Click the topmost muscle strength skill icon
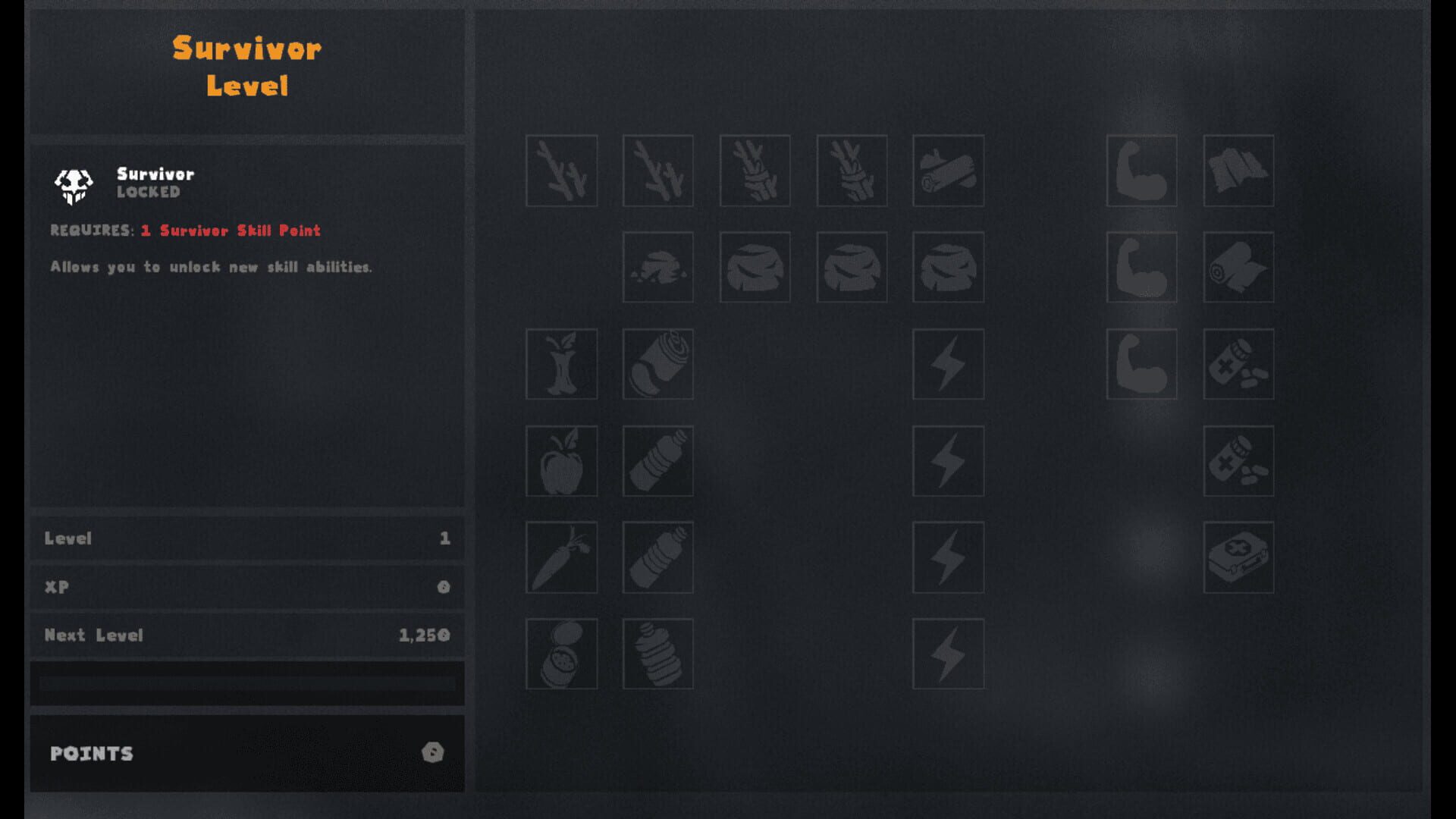Image resolution: width=1456 pixels, height=819 pixels. pyautogui.click(x=1141, y=171)
